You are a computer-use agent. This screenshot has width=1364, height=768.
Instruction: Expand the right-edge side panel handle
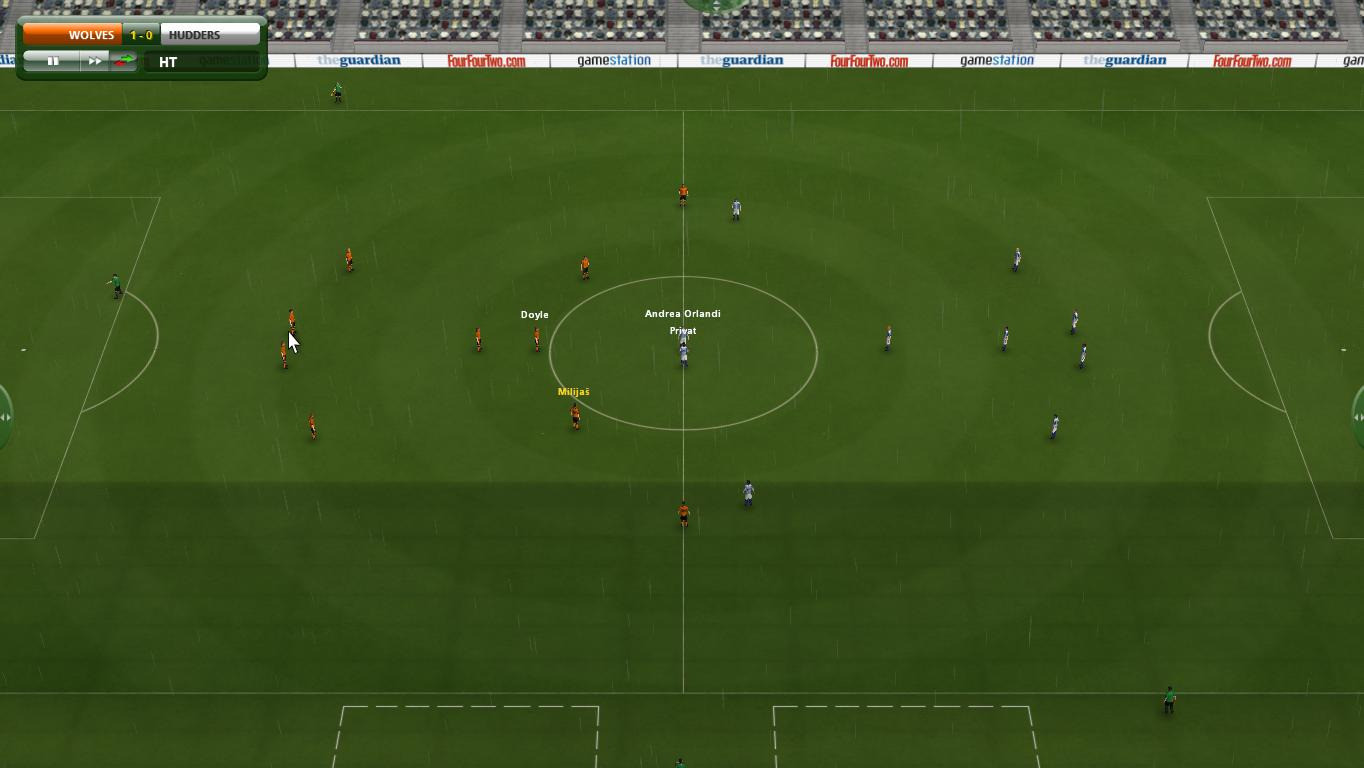pyautogui.click(x=1358, y=417)
